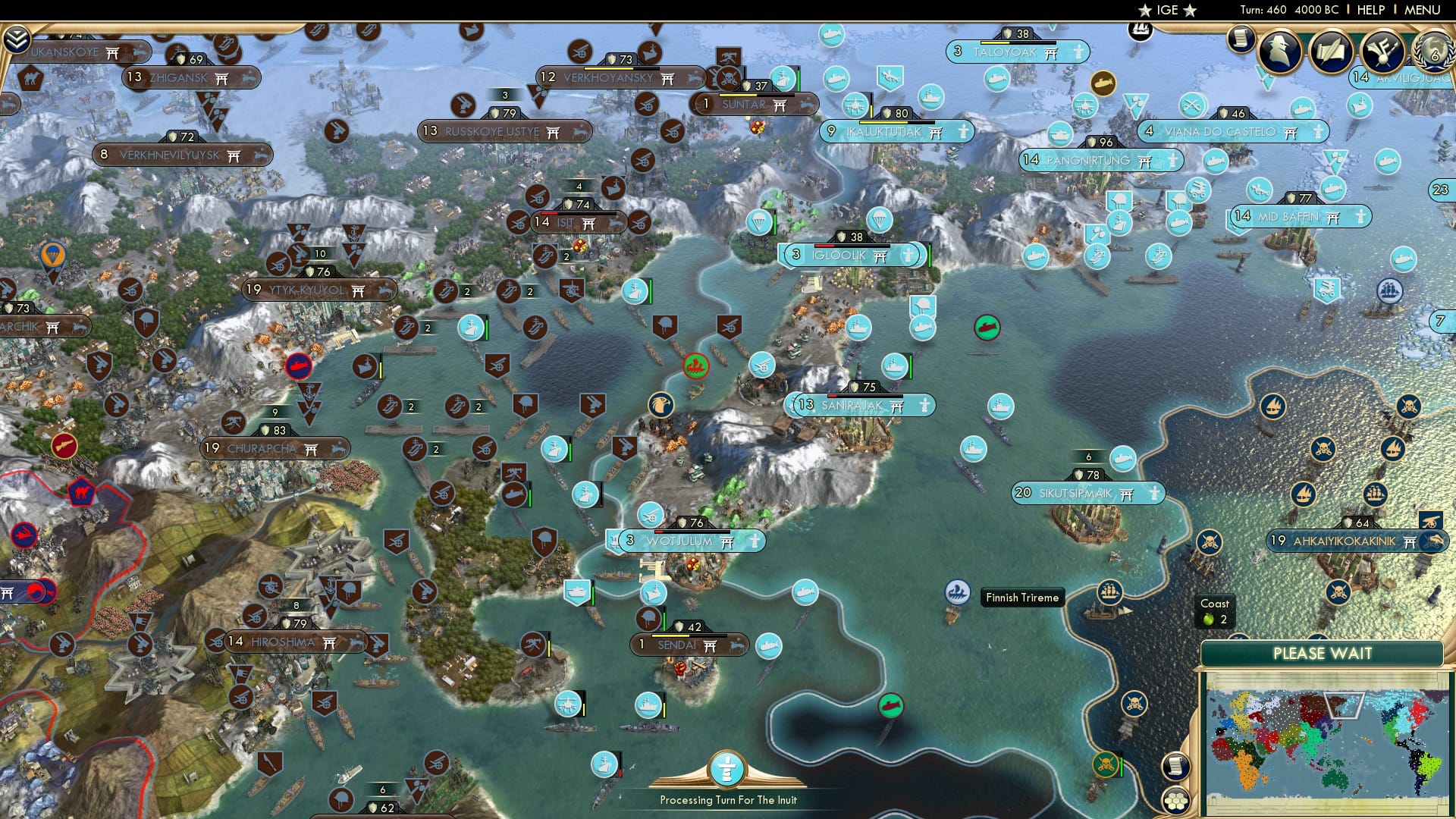Image resolution: width=1456 pixels, height=819 pixels.
Task: Open the Diplomacy overview scroll-and-quill icon
Action: click(x=1332, y=51)
